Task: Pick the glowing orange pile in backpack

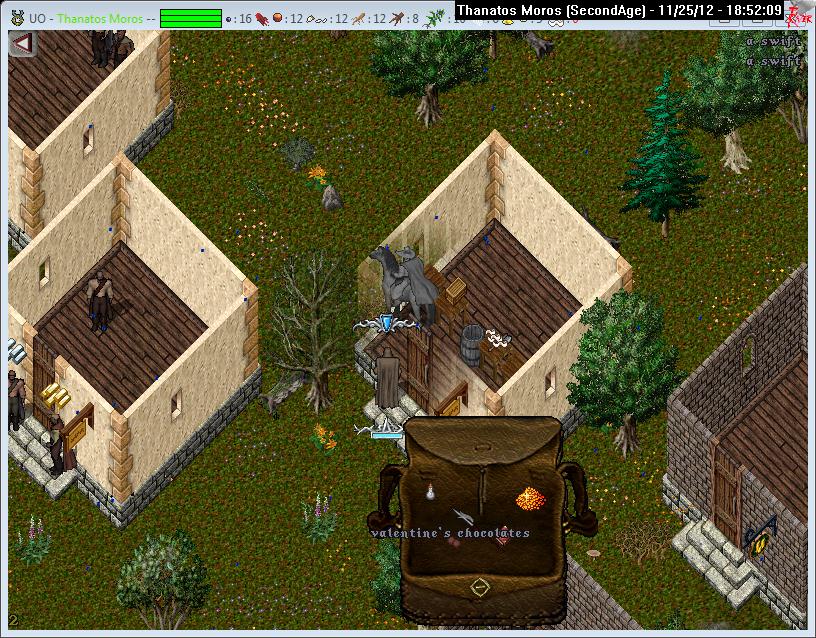Action: (x=528, y=497)
